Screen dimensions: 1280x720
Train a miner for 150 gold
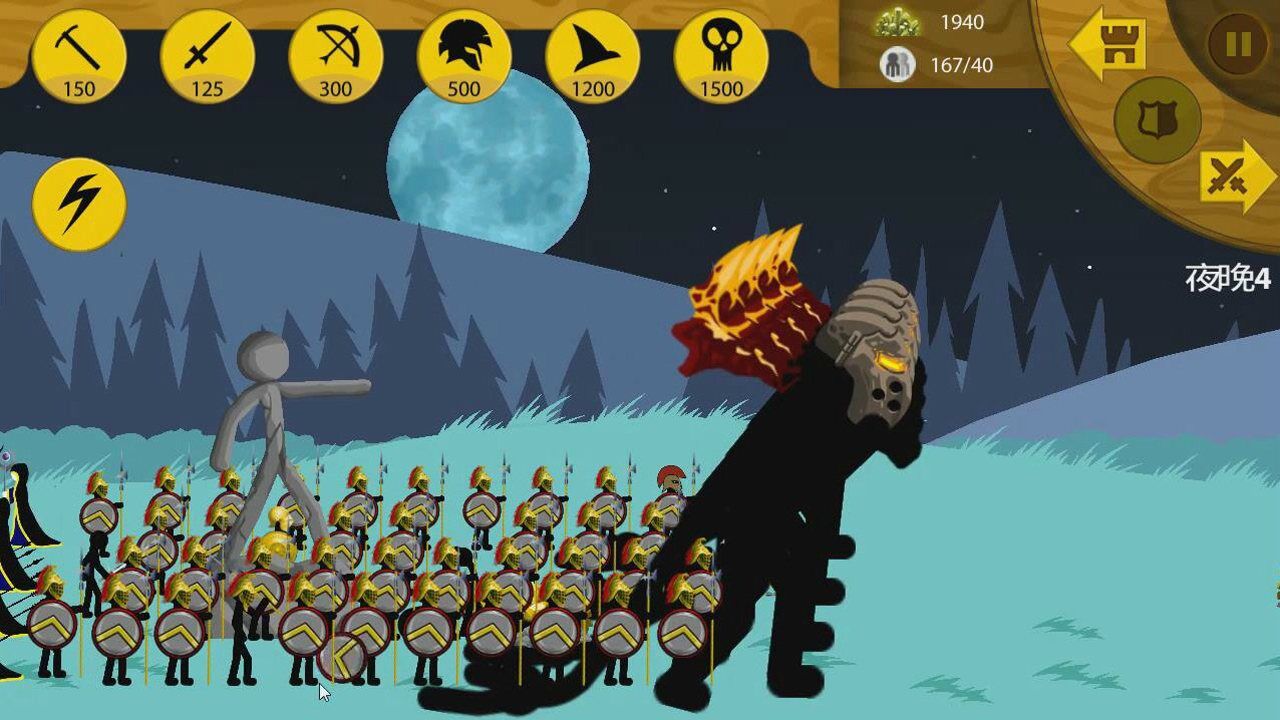point(79,56)
